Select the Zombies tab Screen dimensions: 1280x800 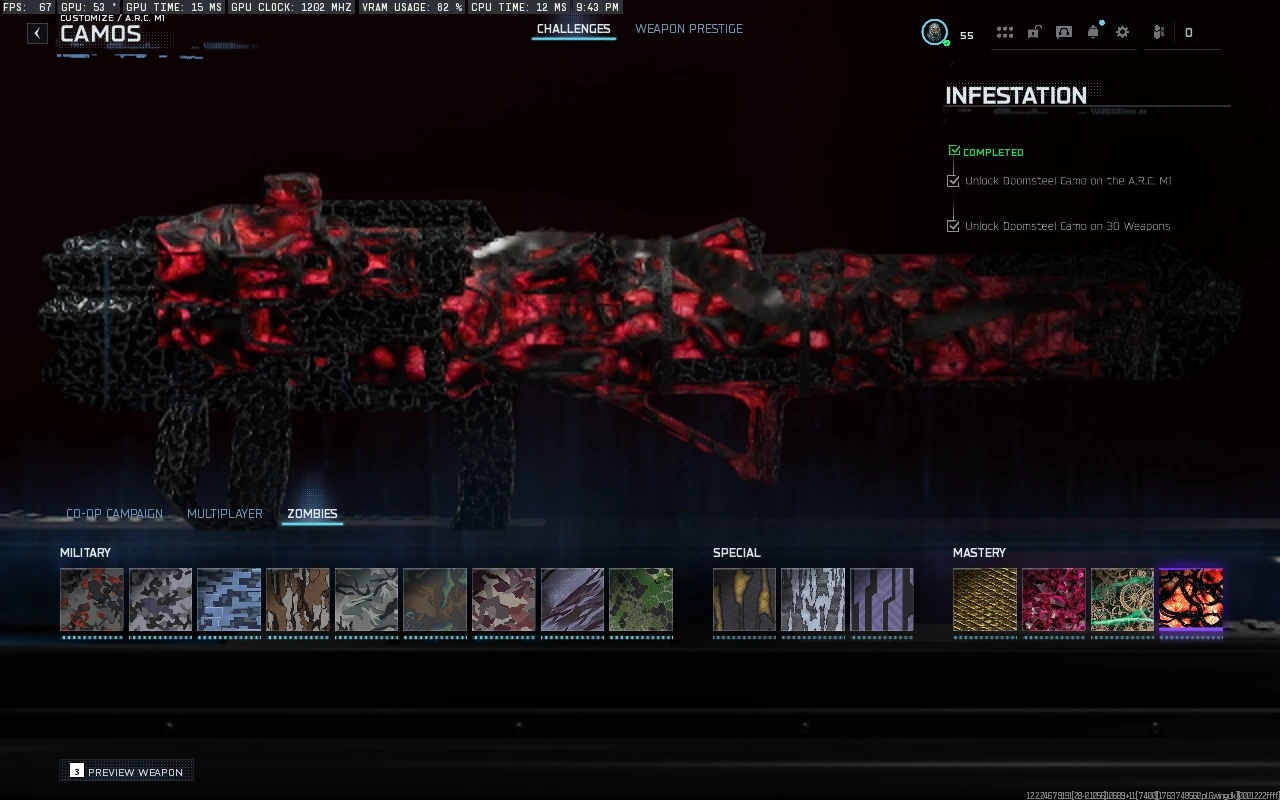point(311,513)
